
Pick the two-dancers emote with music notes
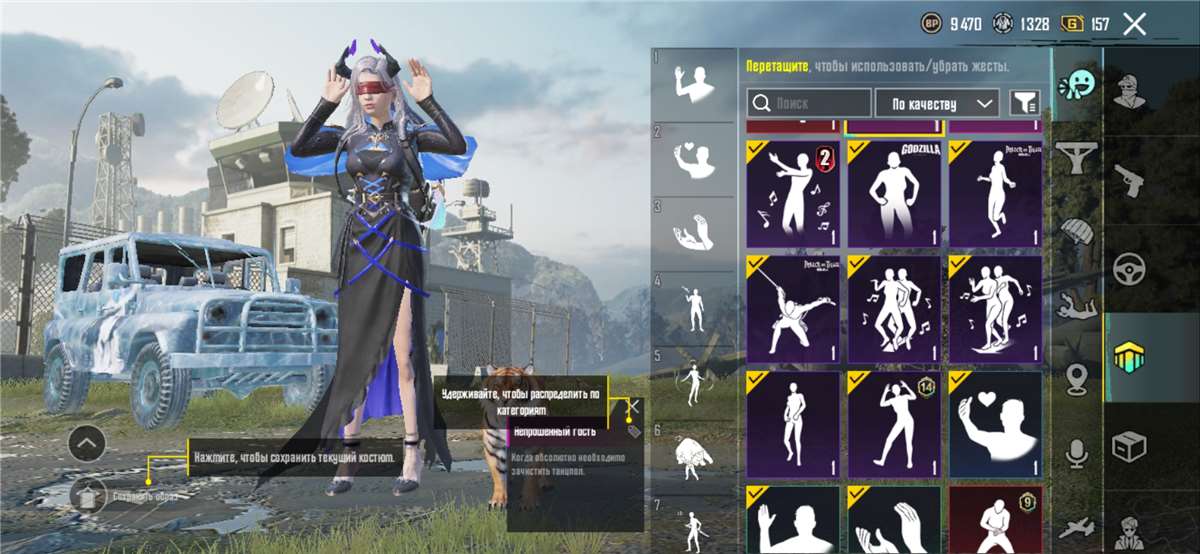pyautogui.click(x=893, y=308)
